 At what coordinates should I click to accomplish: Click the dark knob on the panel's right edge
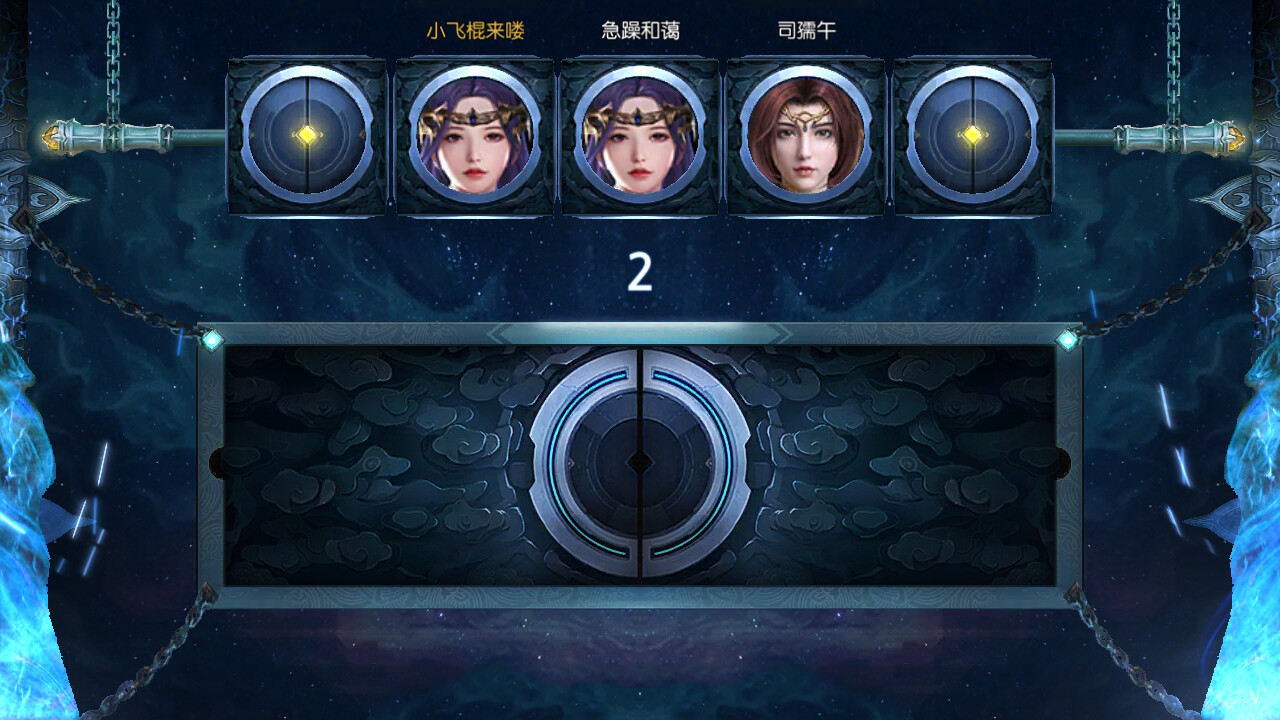[x=1062, y=462]
